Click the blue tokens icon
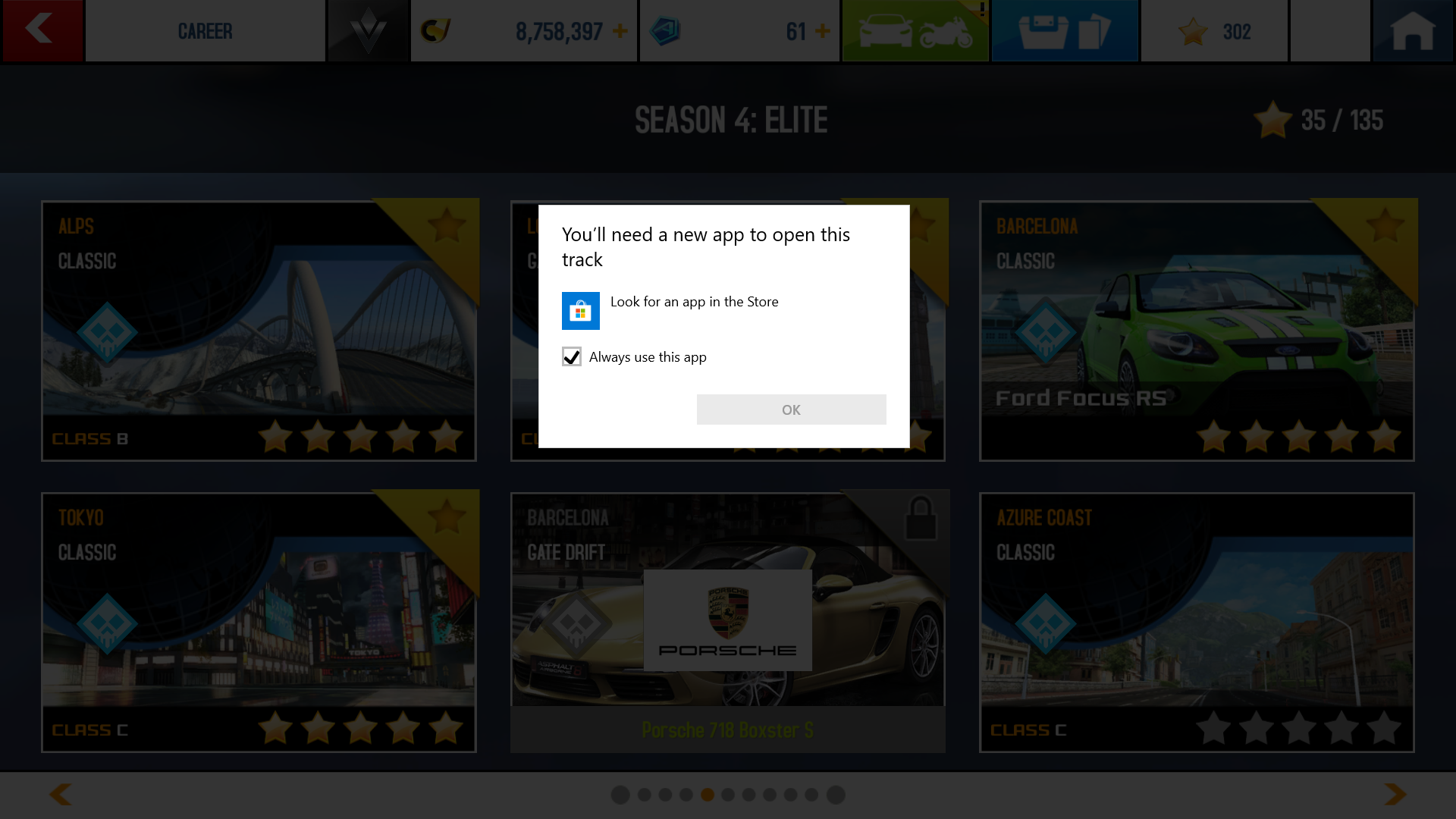Image resolution: width=1456 pixels, height=819 pixels. coord(666,30)
